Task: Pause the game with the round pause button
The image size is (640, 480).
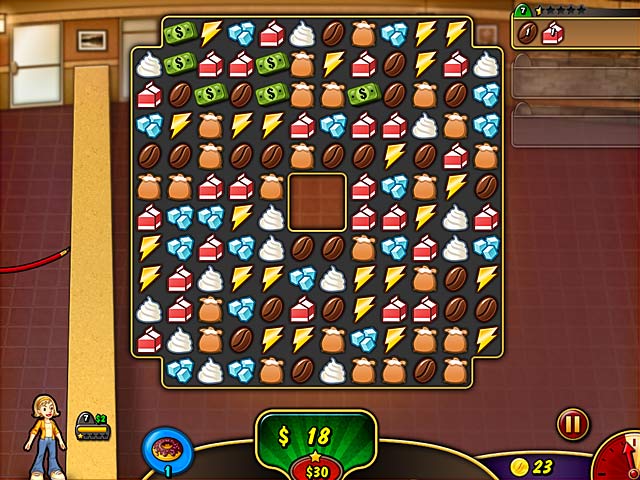Action: tap(572, 423)
